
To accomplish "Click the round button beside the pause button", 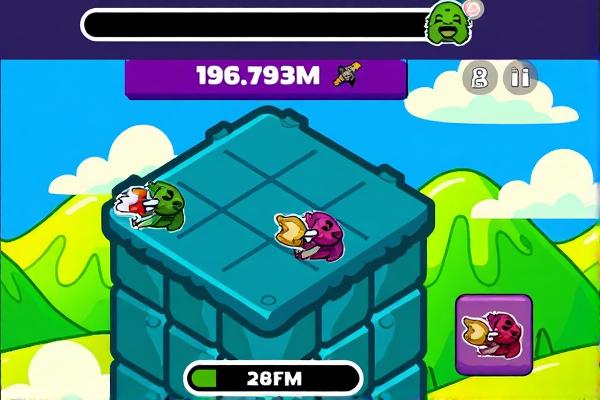I will click(479, 77).
